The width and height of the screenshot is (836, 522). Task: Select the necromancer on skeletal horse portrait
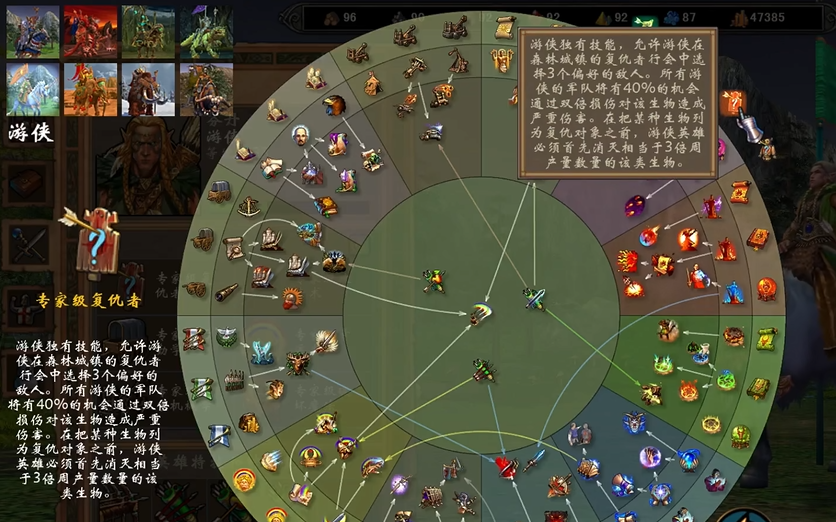(148, 31)
